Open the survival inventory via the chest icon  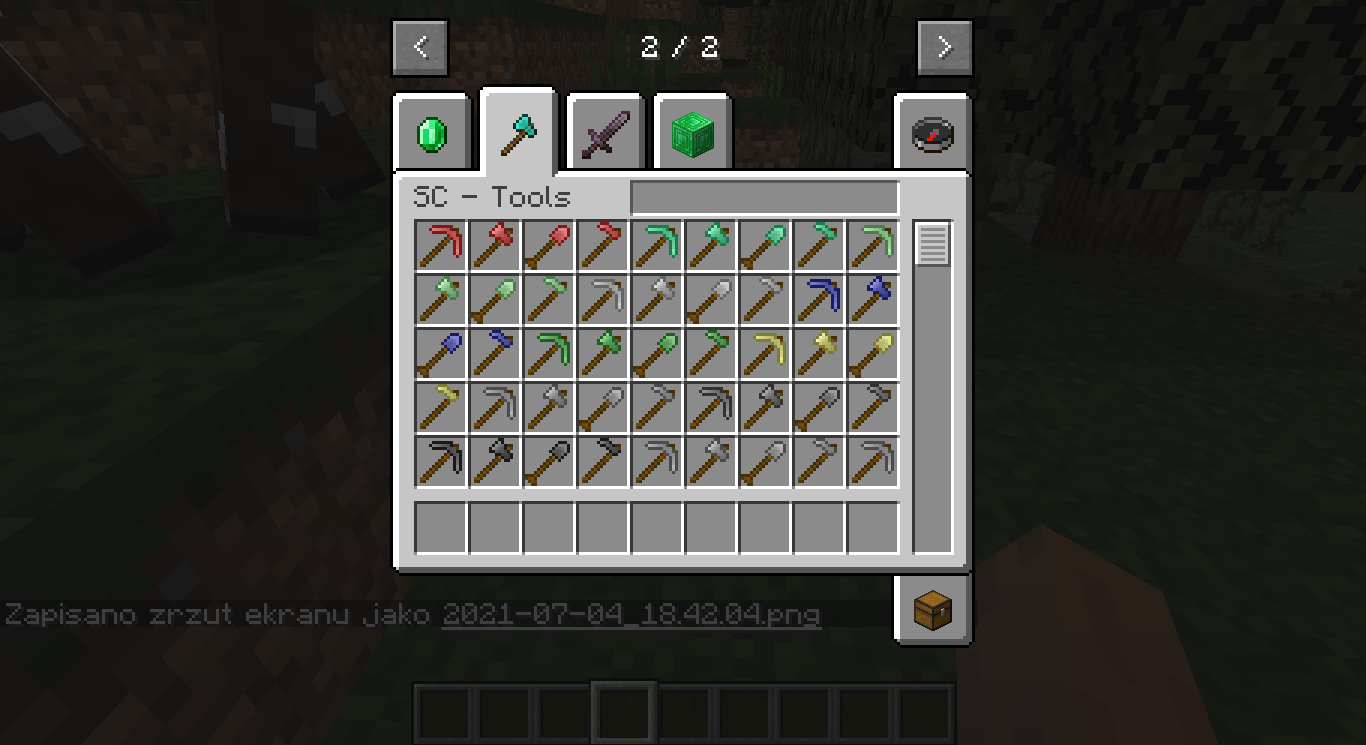tap(932, 610)
